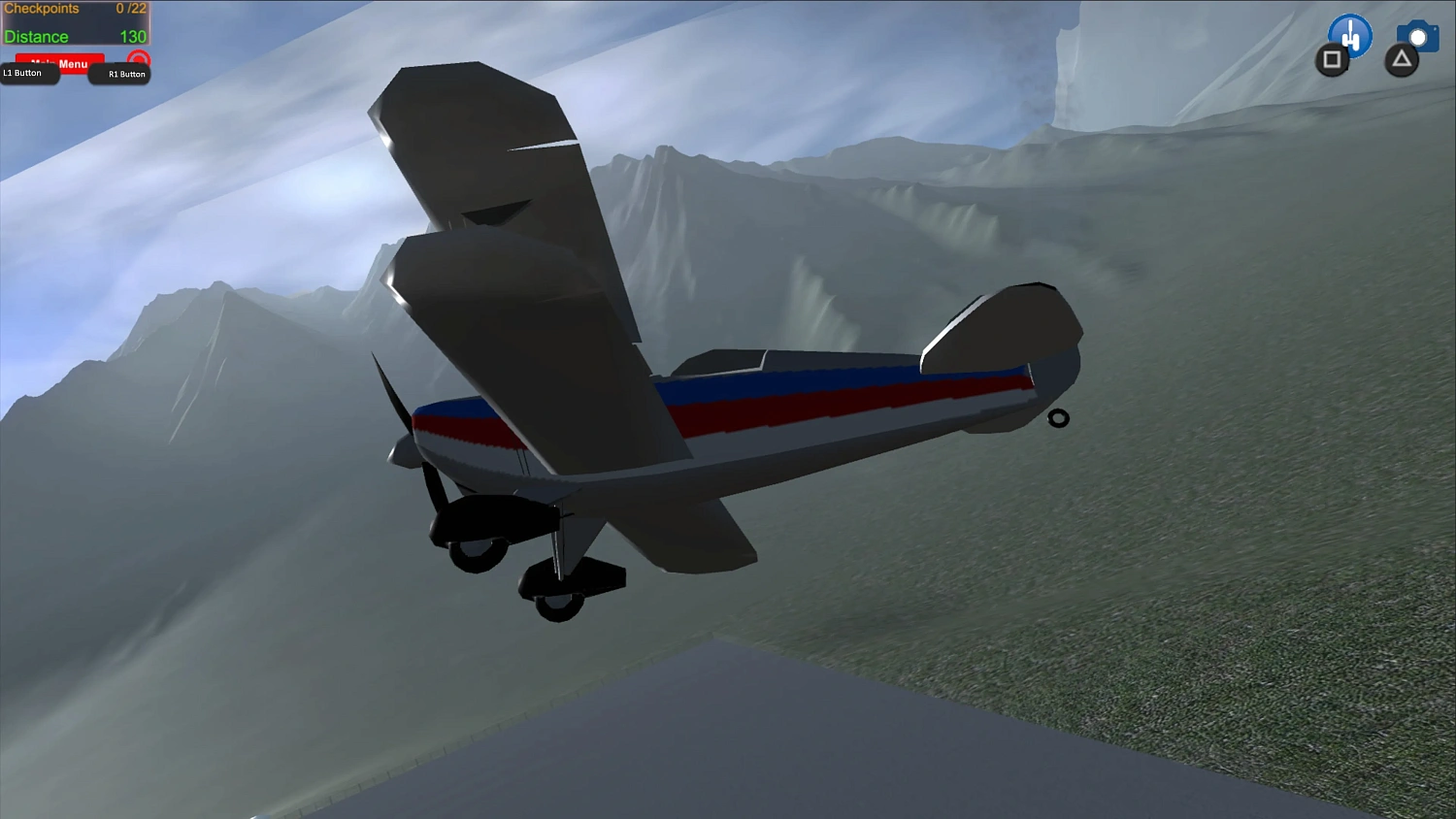Toggle the landing gear icon
The height and width of the screenshot is (819, 1456).
tap(1349, 37)
